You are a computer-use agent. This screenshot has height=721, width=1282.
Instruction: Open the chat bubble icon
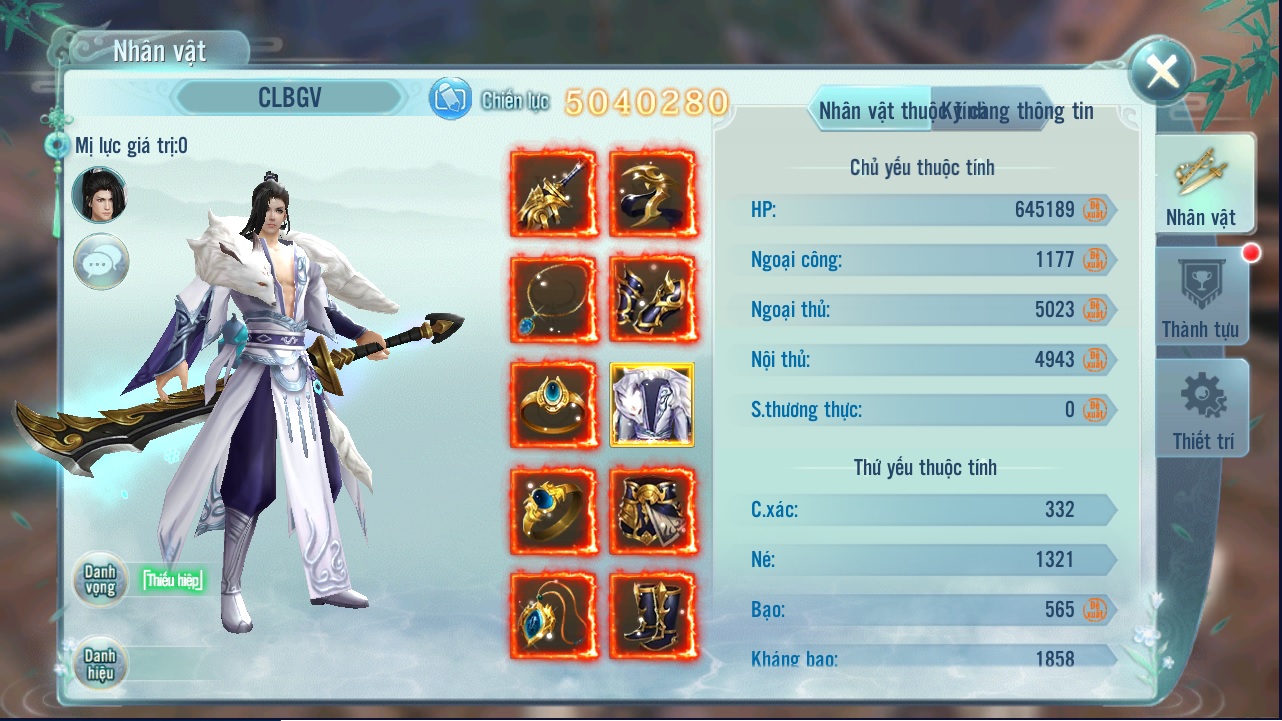click(101, 262)
